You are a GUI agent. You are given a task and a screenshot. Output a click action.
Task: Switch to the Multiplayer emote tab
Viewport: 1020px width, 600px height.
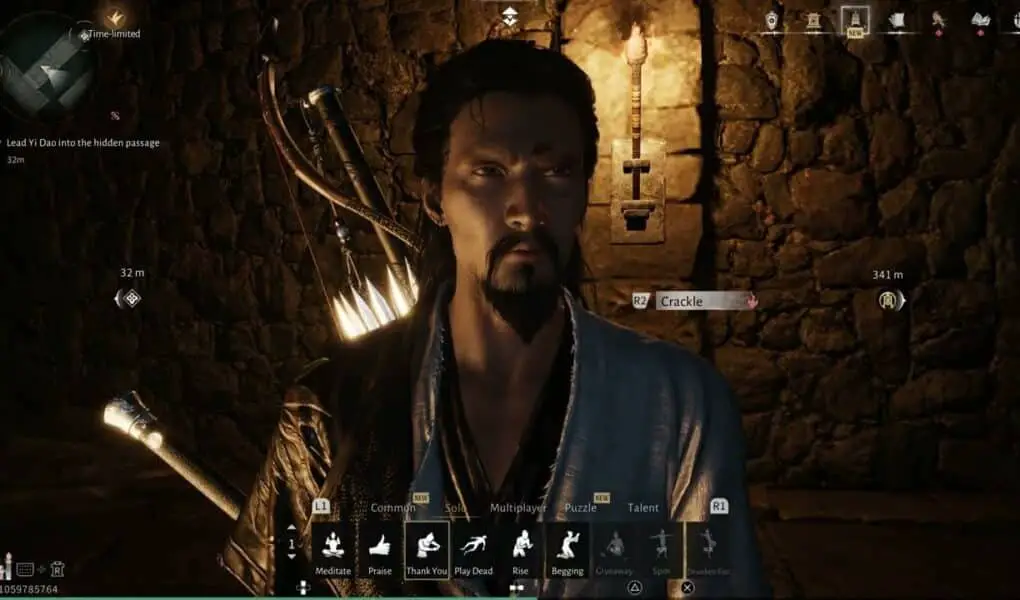coord(518,508)
